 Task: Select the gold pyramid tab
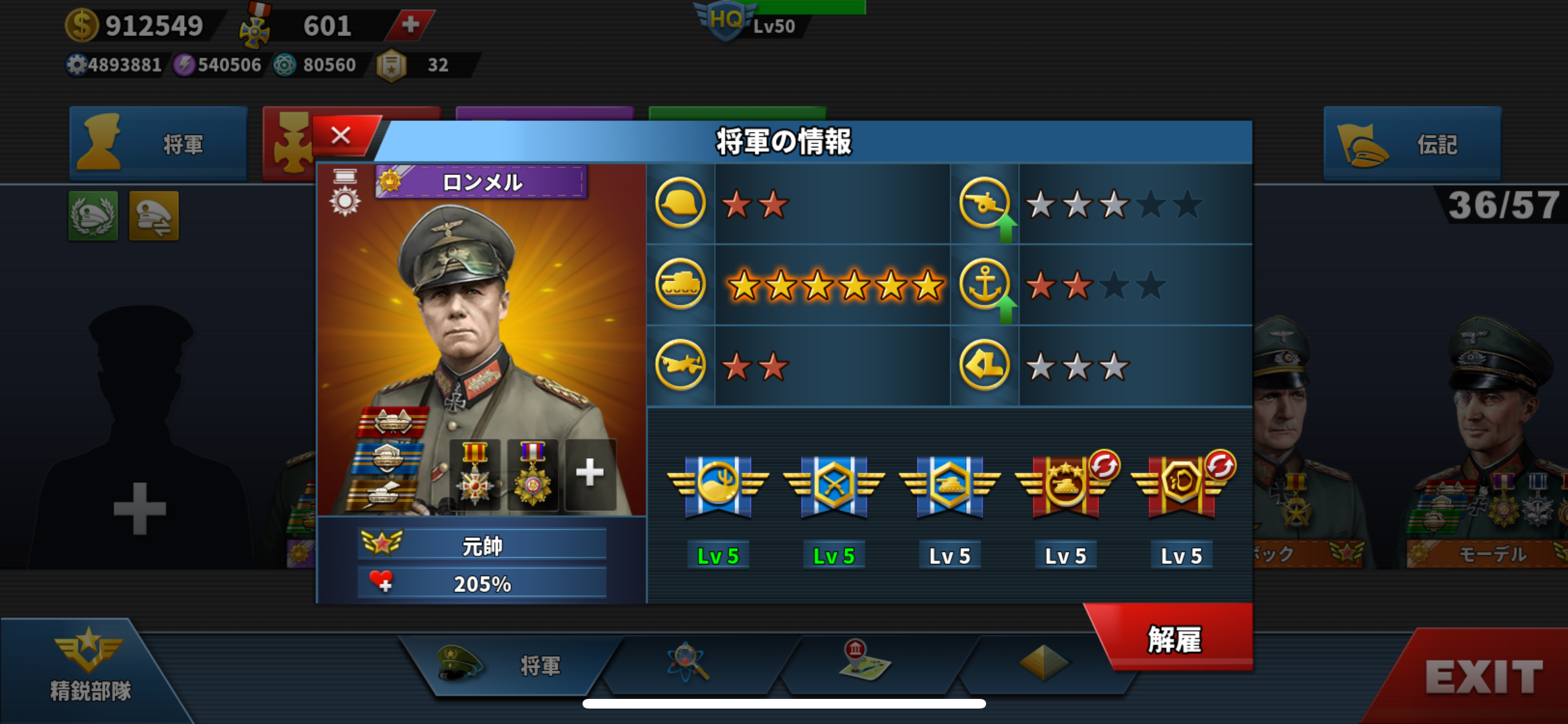click(1043, 663)
